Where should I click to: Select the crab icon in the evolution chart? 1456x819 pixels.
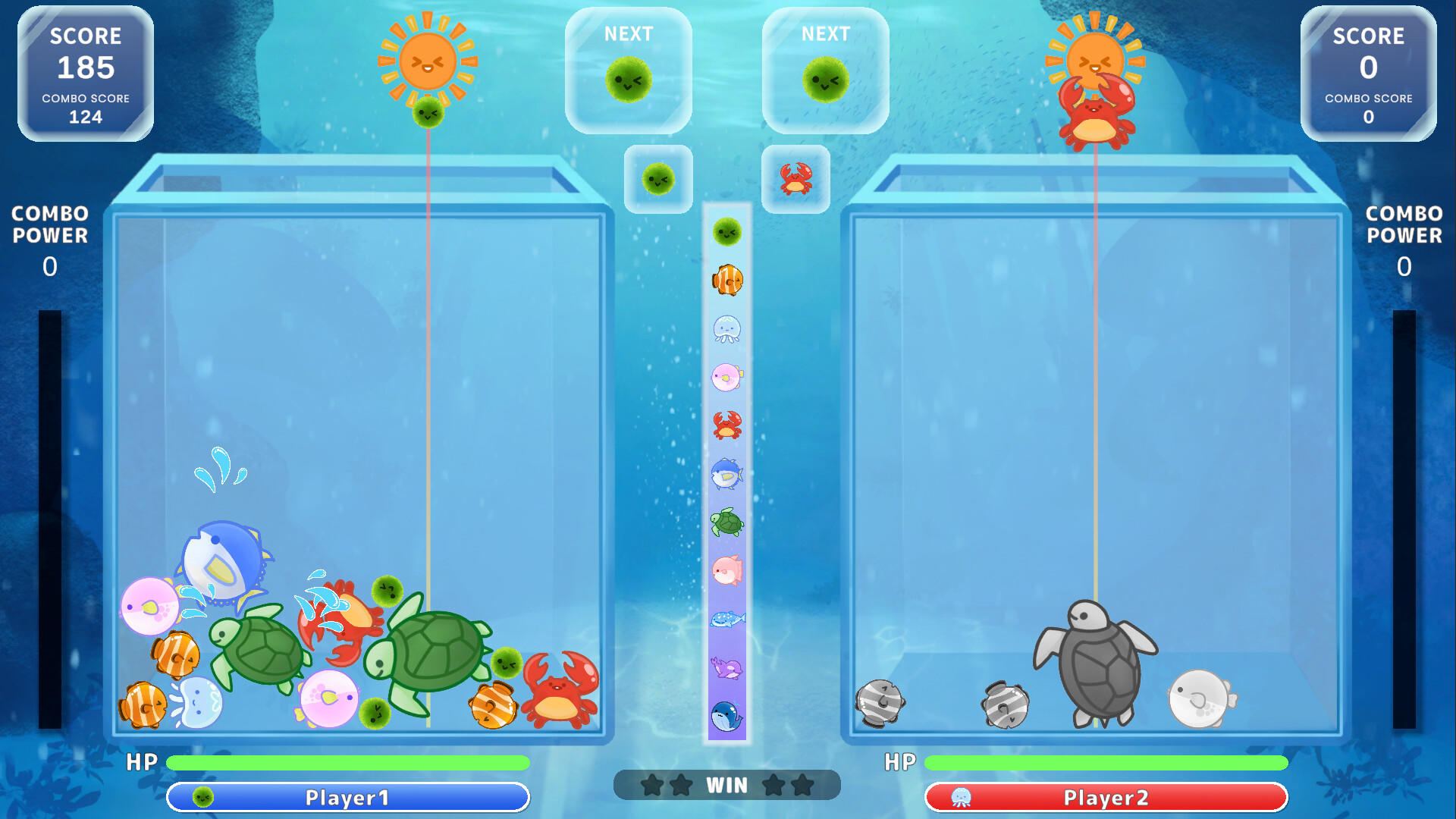(726, 425)
